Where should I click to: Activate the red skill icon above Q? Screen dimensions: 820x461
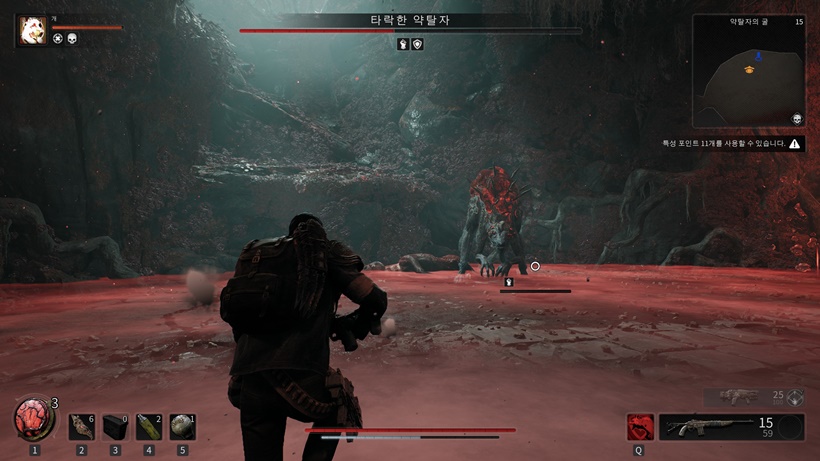[x=640, y=427]
